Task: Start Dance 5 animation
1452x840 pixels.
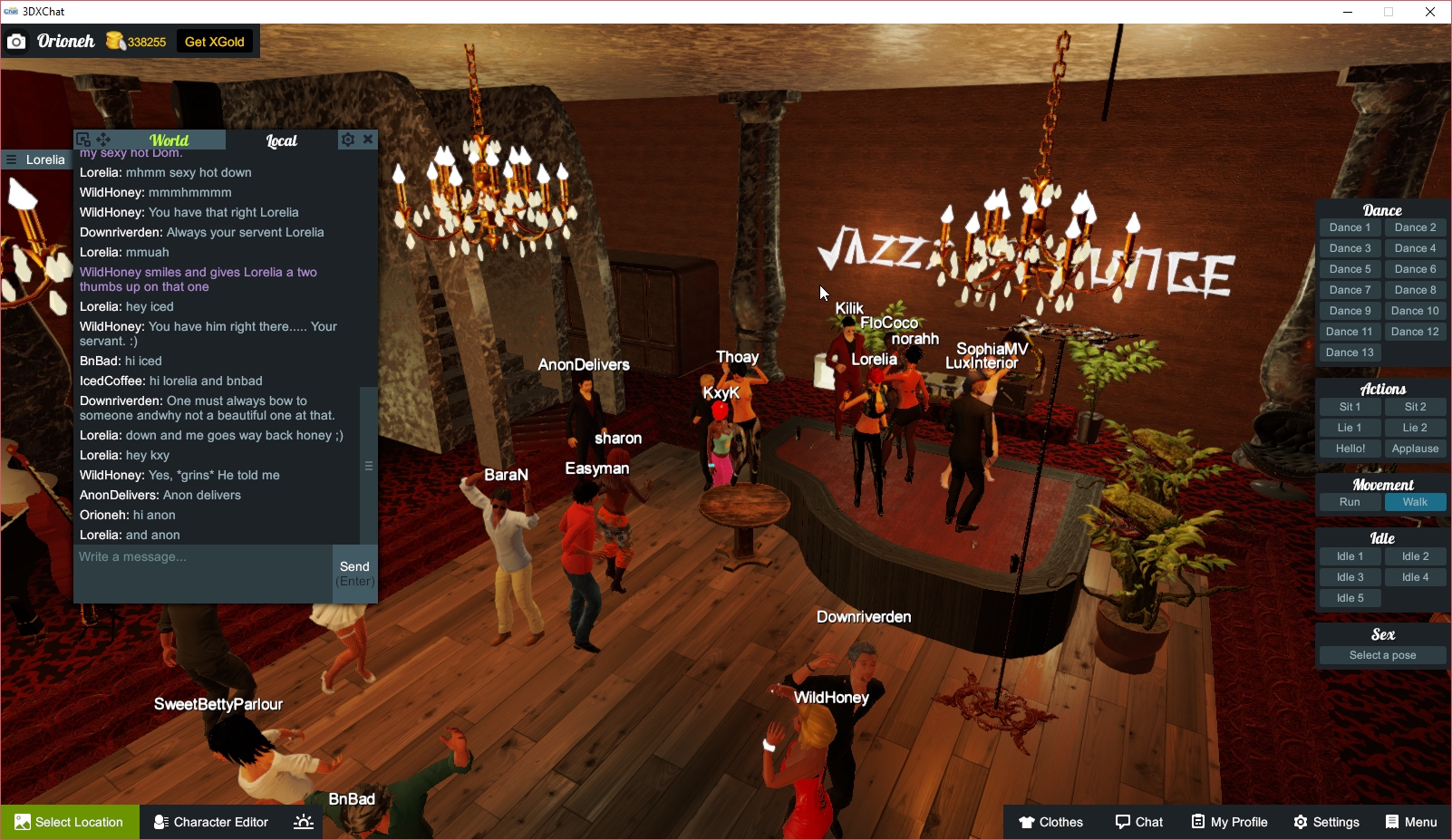Action: point(1350,268)
